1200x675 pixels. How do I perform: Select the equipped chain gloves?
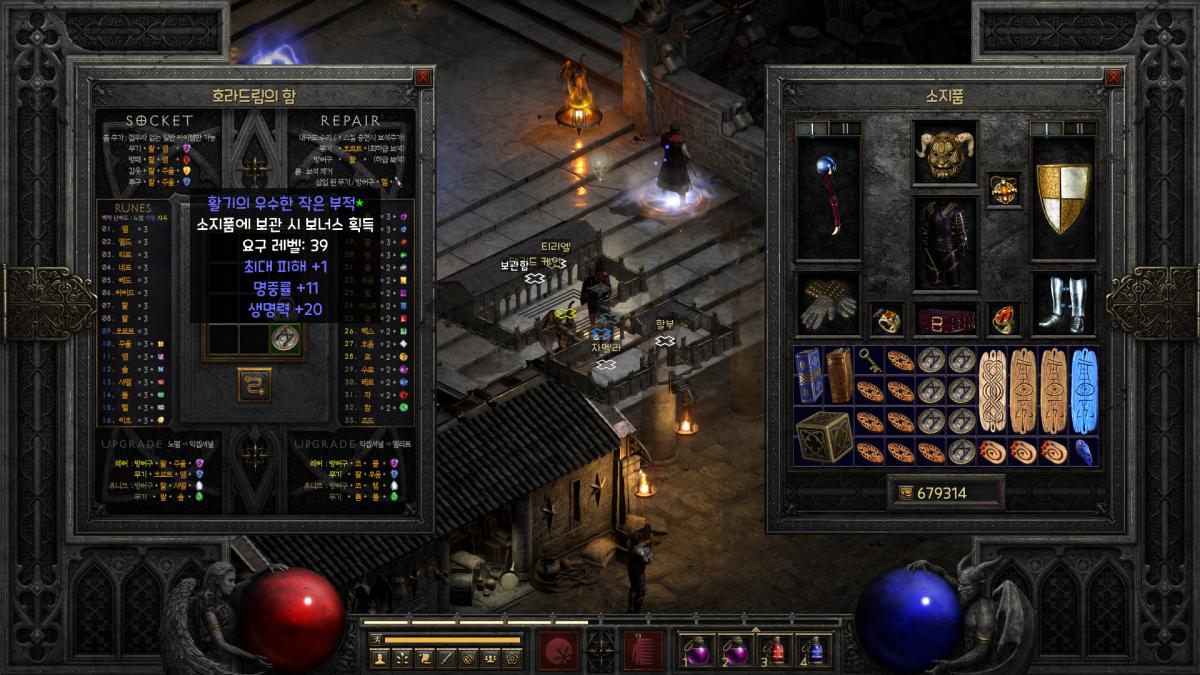[828, 305]
